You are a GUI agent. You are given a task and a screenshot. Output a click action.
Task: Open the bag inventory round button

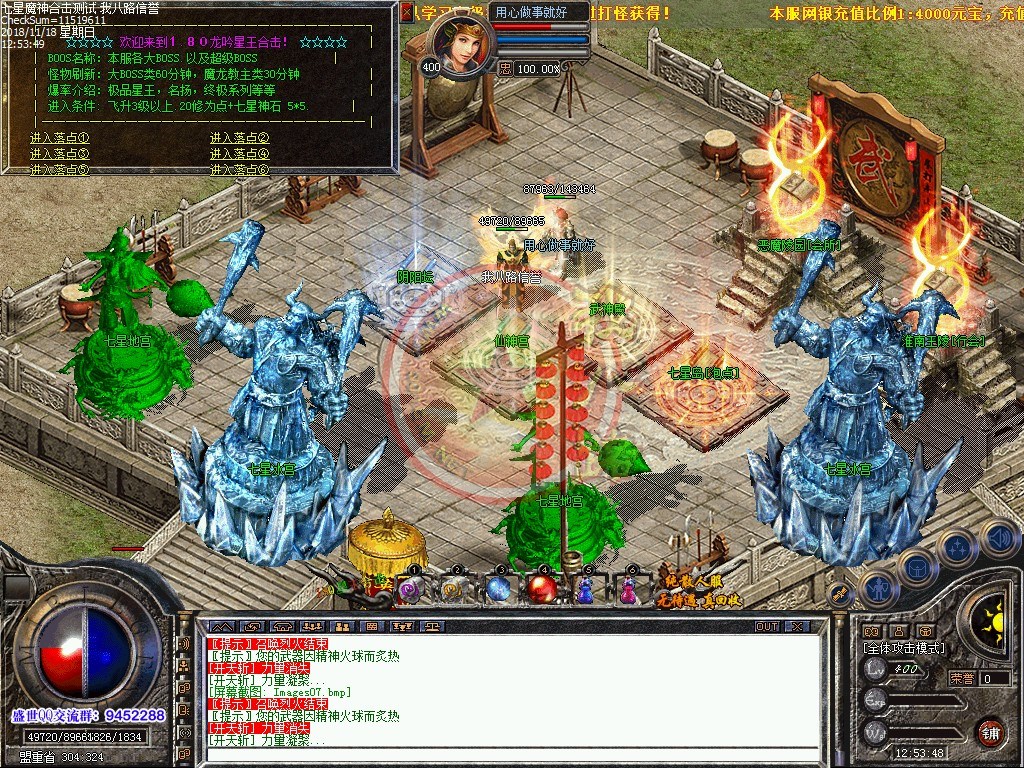[x=917, y=568]
